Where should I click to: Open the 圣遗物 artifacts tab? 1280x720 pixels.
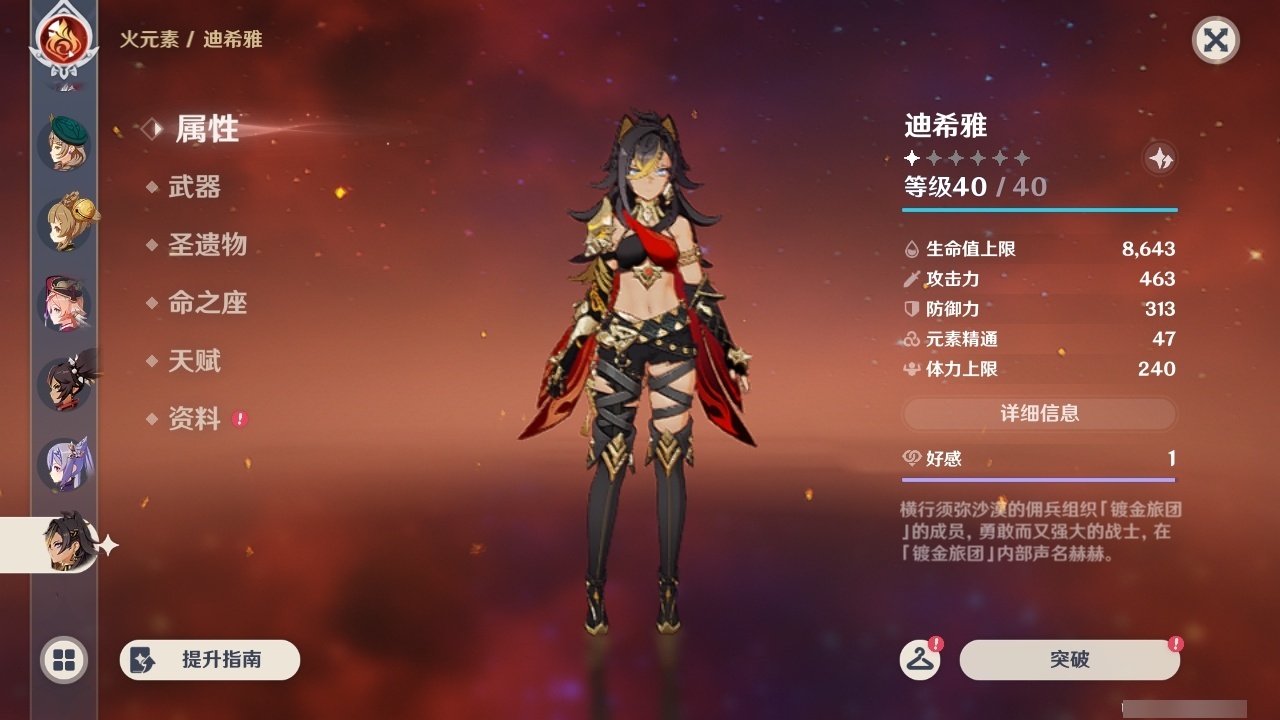(210, 246)
